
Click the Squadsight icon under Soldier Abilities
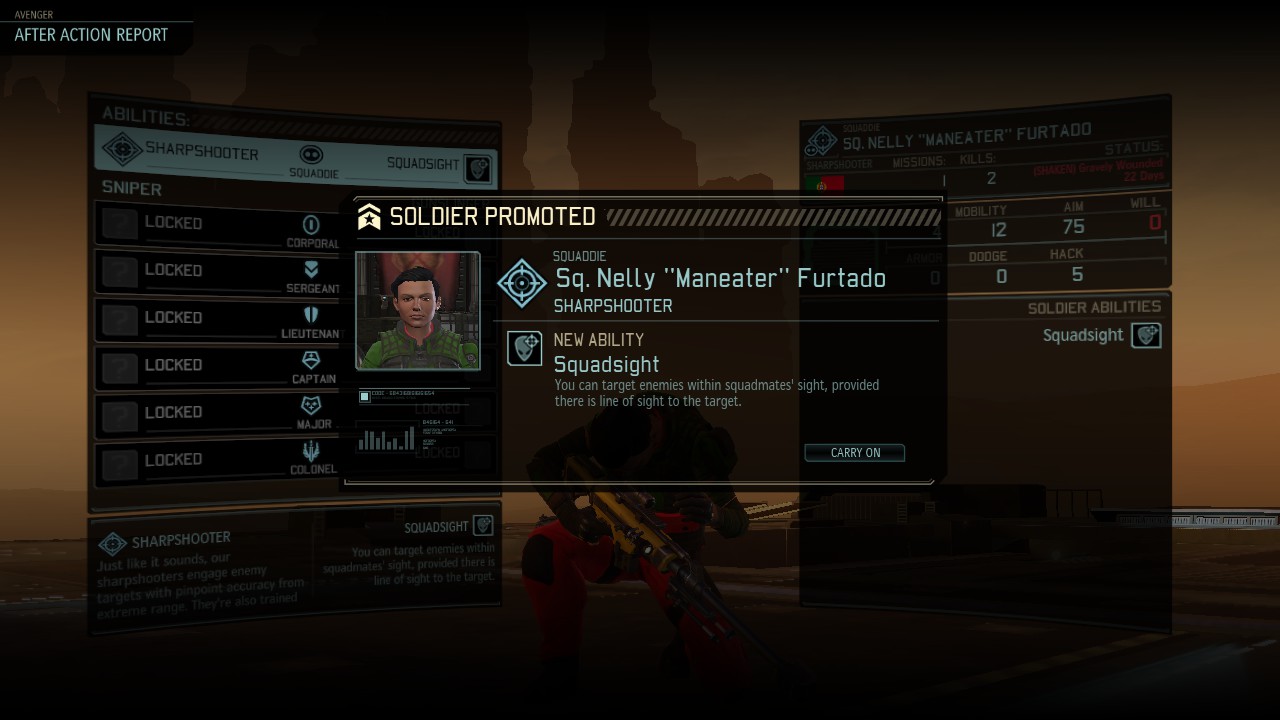[x=1146, y=336]
